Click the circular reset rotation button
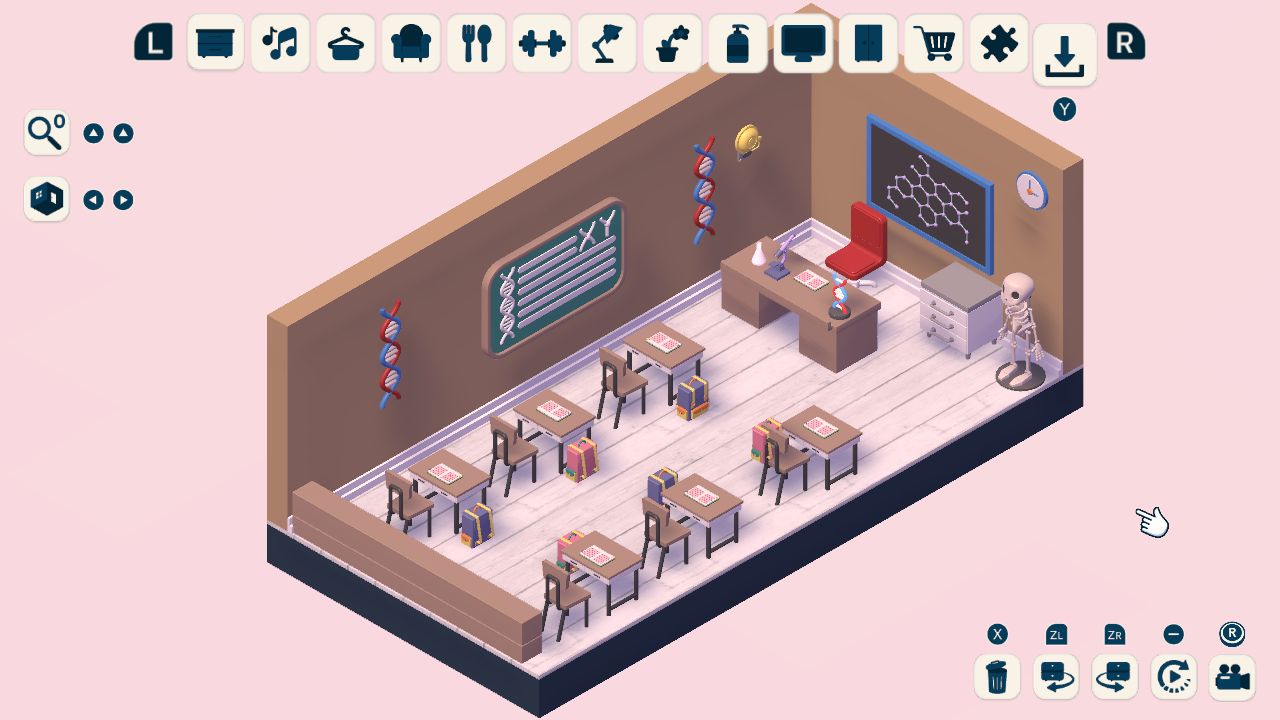 [x=1173, y=677]
